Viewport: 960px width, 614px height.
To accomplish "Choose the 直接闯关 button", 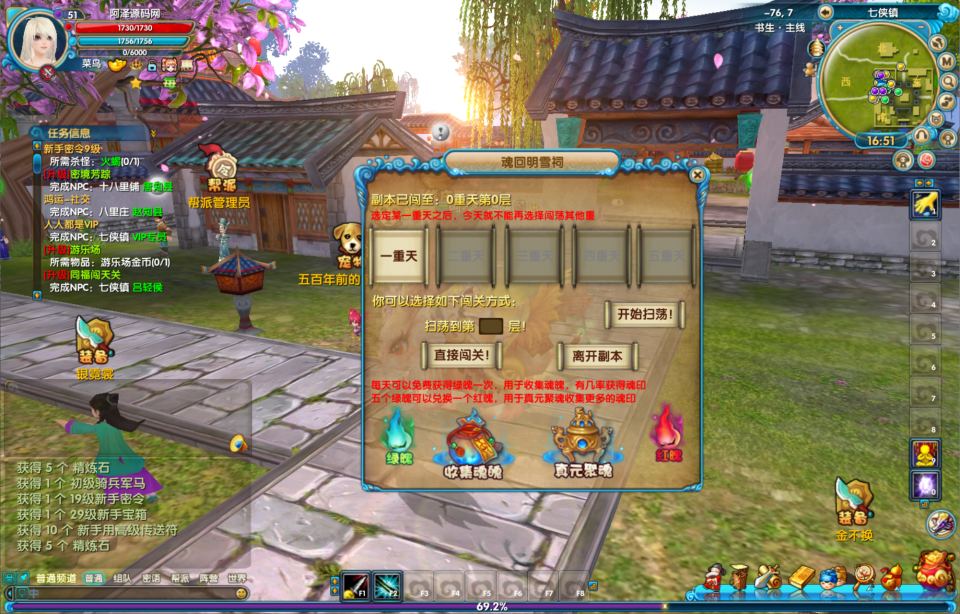I will (461, 355).
